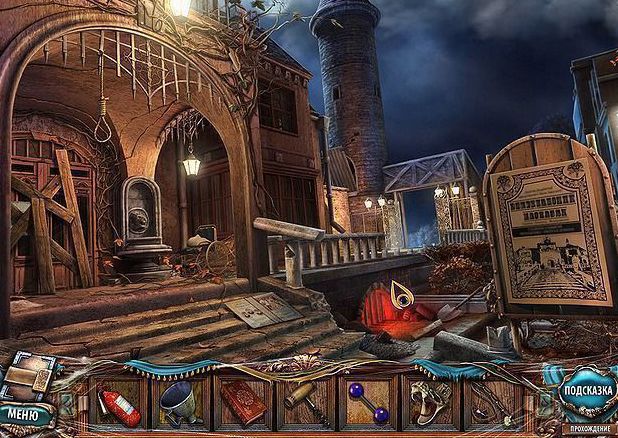Image resolution: width=618 pixels, height=438 pixels.
Task: Select the metal tongs inventory slot
Action: click(x=492, y=402)
